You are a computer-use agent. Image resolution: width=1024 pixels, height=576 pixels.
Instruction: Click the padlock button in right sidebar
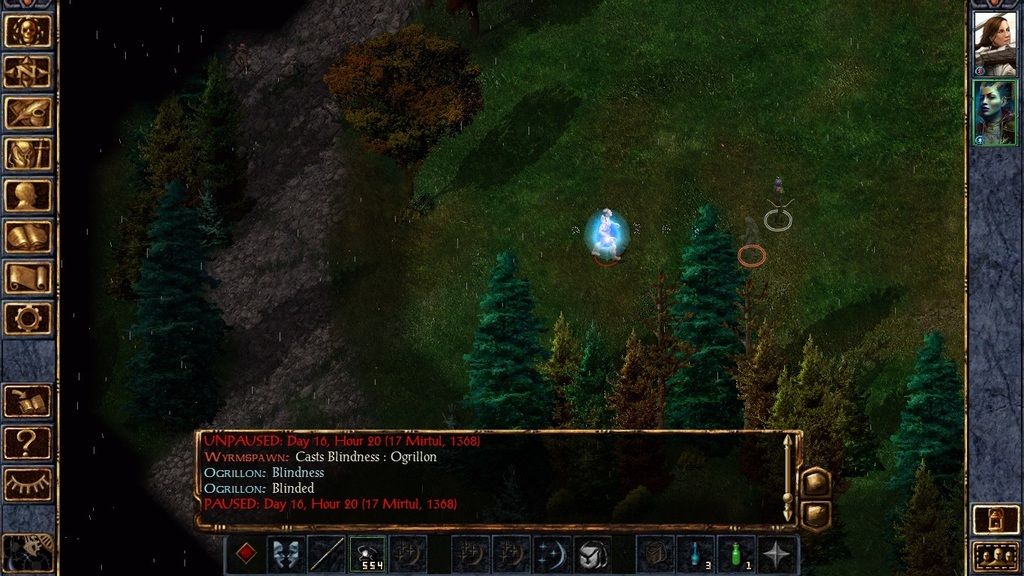[994, 520]
